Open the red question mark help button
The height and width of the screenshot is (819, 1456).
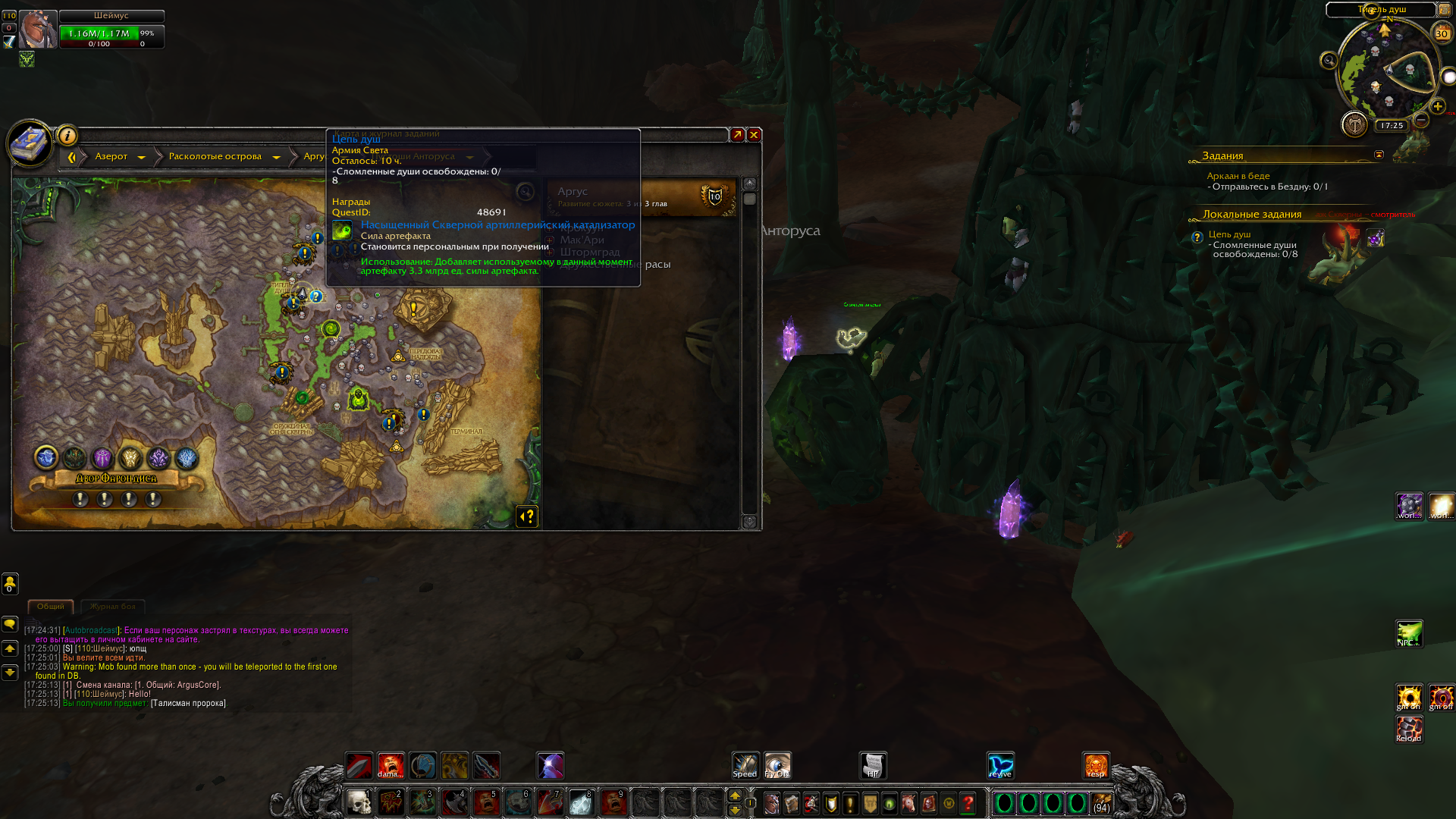click(x=968, y=803)
